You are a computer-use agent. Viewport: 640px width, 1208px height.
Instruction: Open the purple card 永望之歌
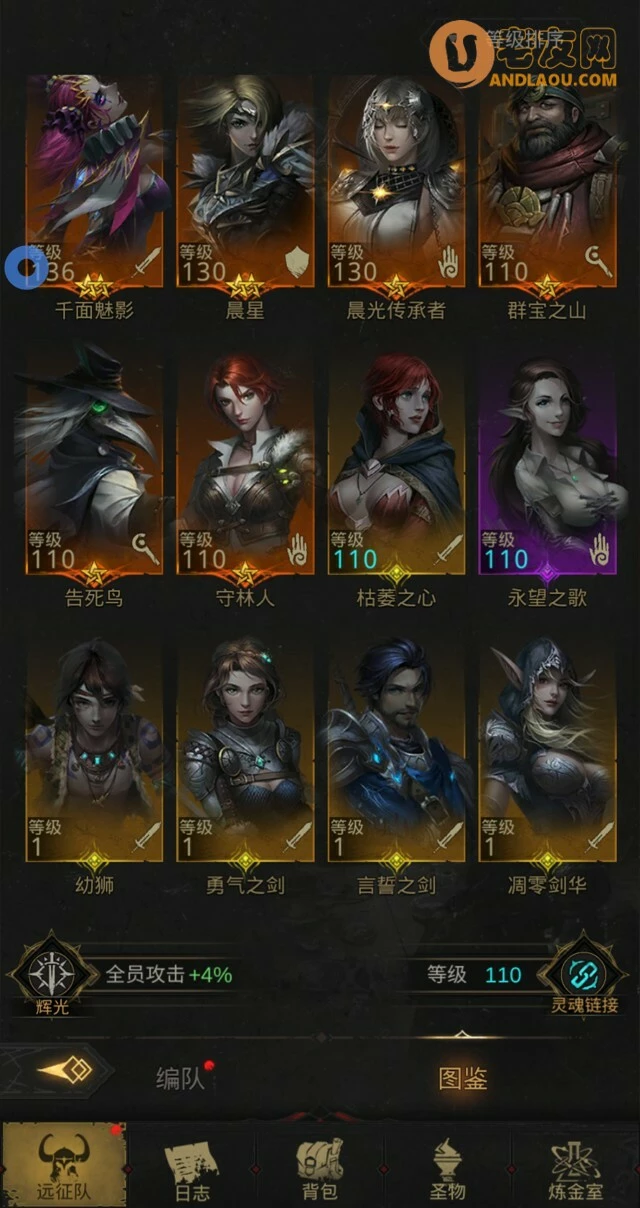pyautogui.click(x=547, y=465)
